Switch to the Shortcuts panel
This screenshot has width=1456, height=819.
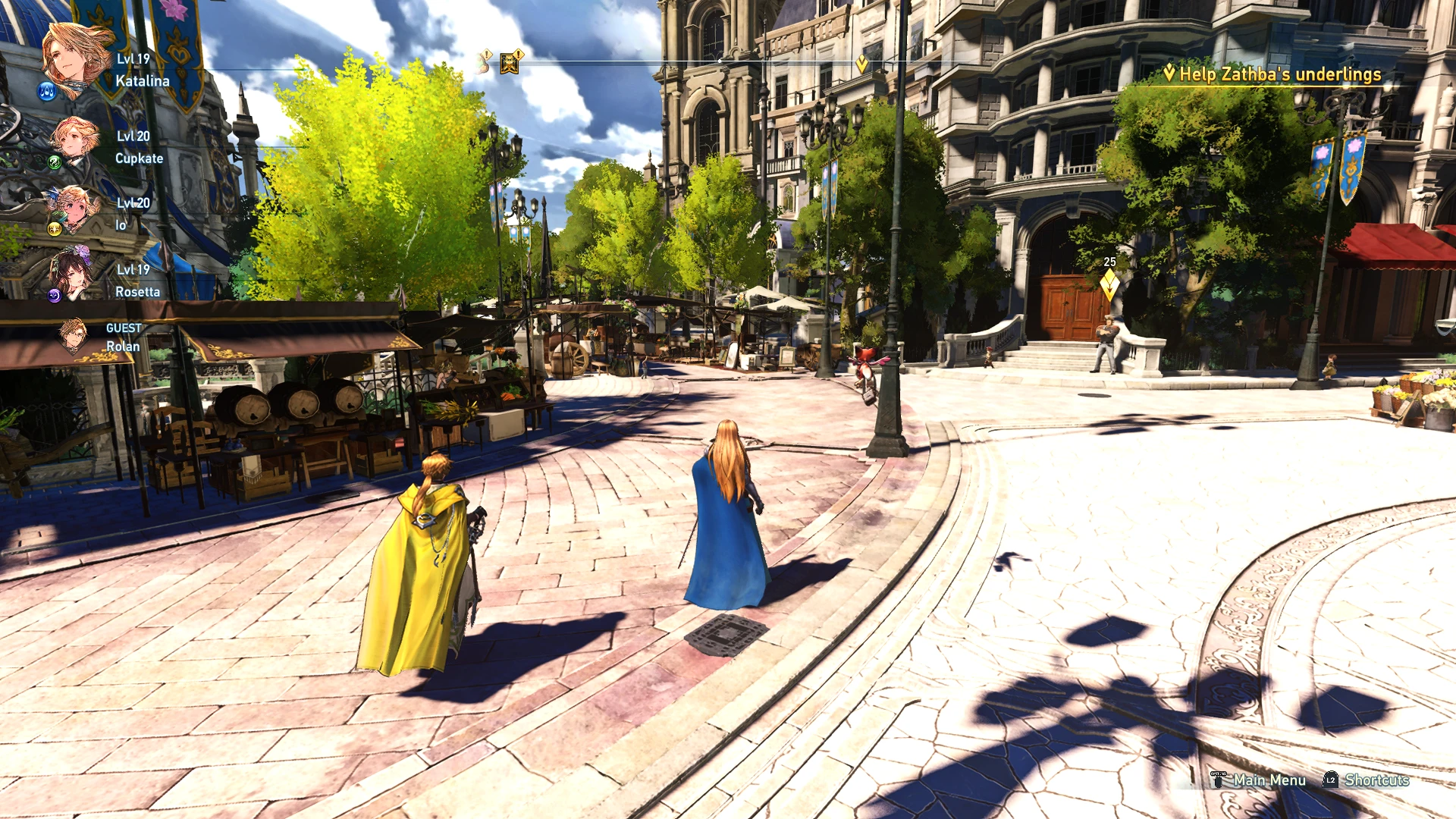[x=1376, y=780]
